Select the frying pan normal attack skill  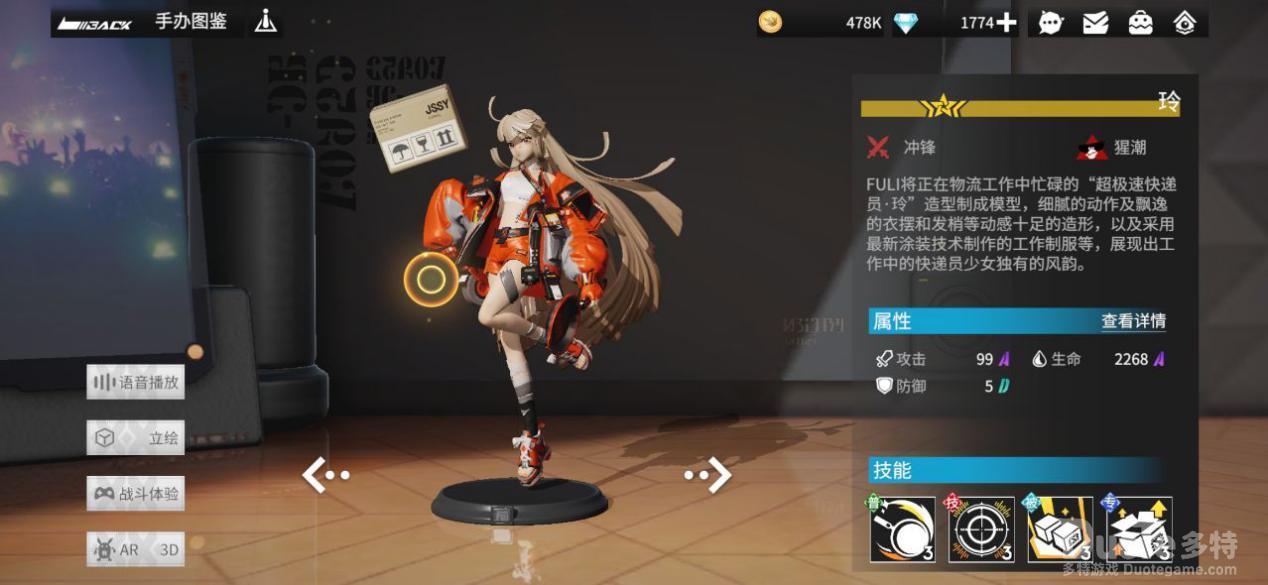coord(902,529)
